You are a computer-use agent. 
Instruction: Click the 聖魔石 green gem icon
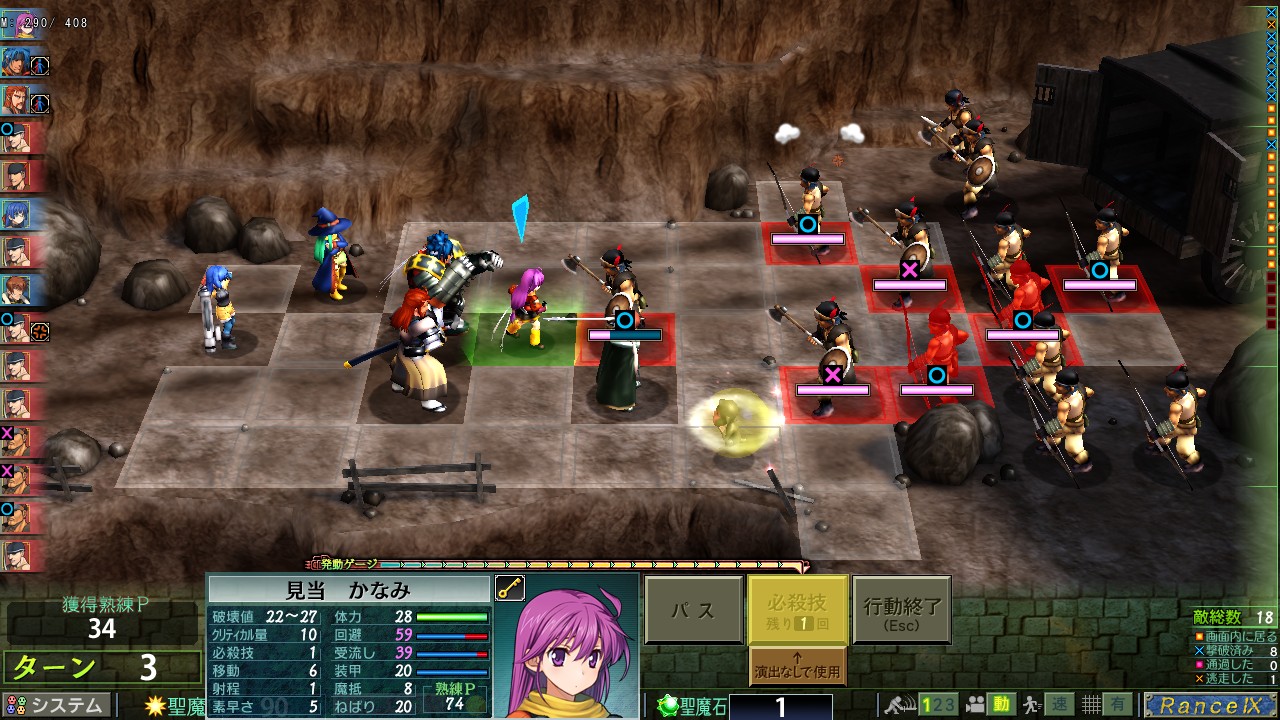tap(668, 706)
